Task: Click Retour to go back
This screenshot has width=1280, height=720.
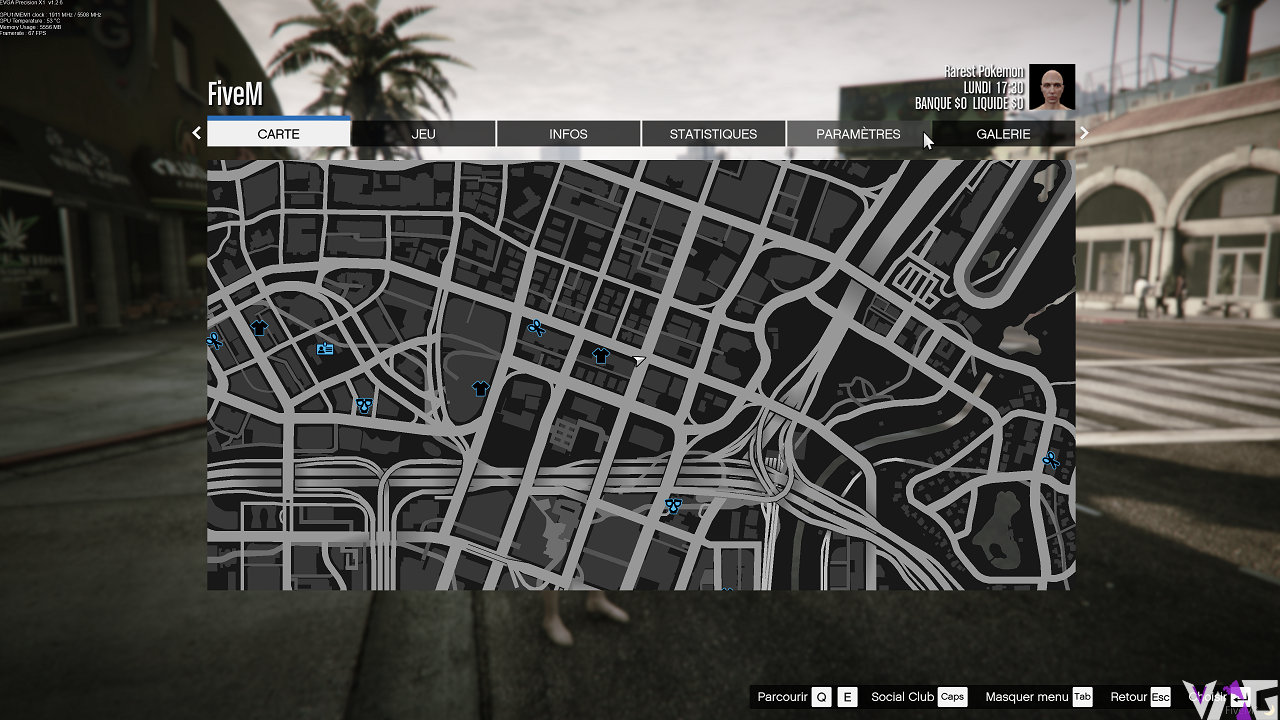Action: (x=1131, y=697)
